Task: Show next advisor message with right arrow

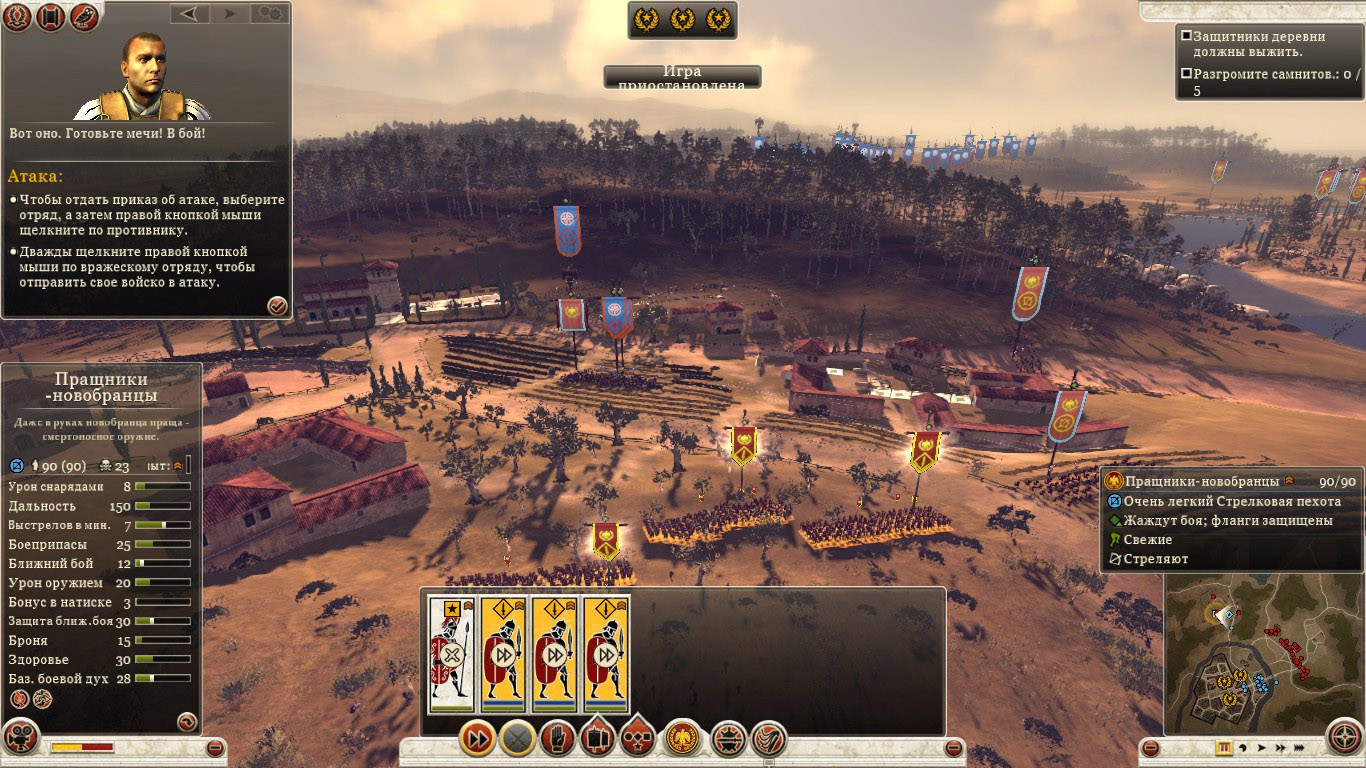Action: (x=229, y=14)
